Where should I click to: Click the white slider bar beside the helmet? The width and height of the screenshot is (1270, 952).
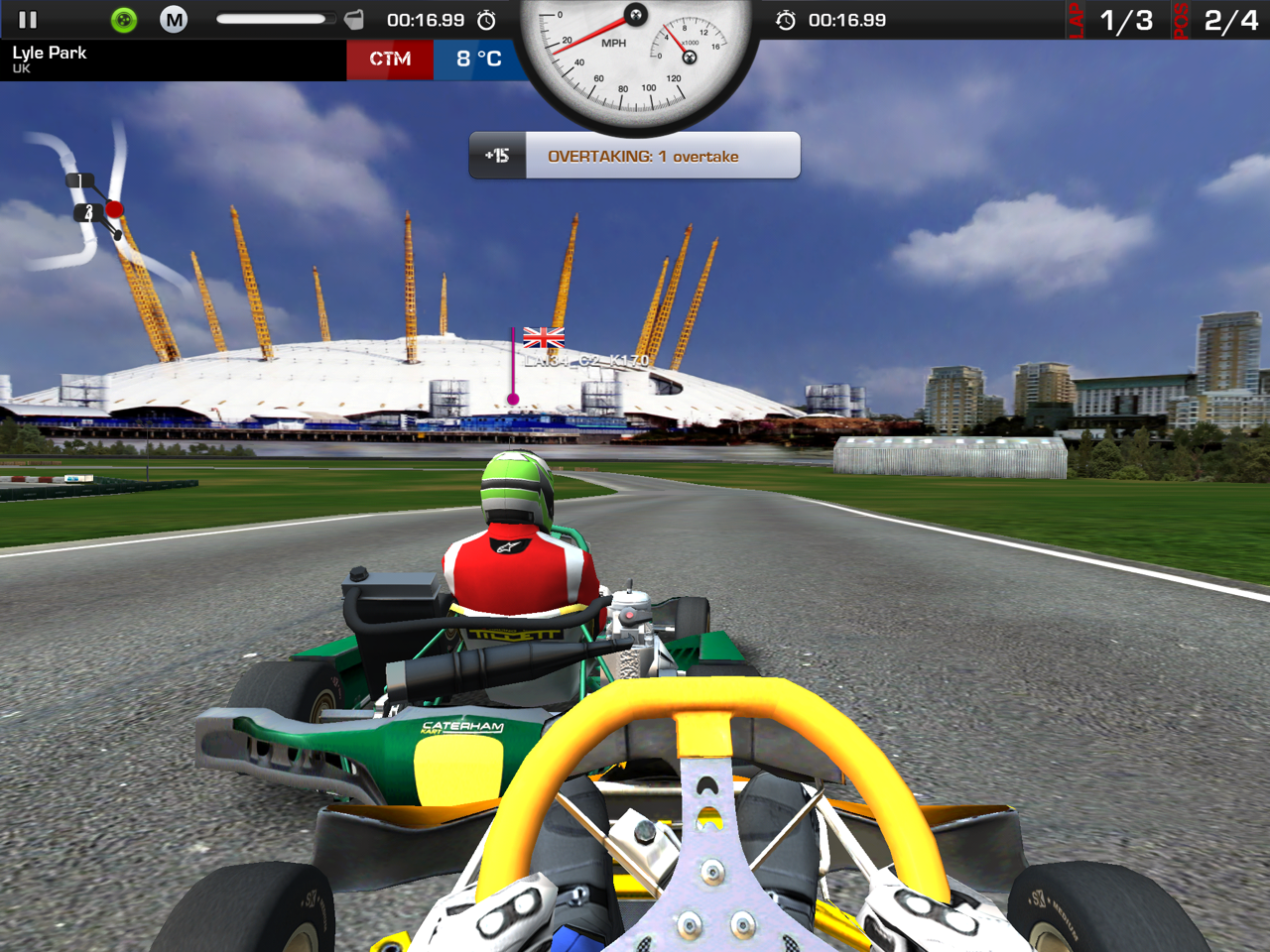pos(272,19)
